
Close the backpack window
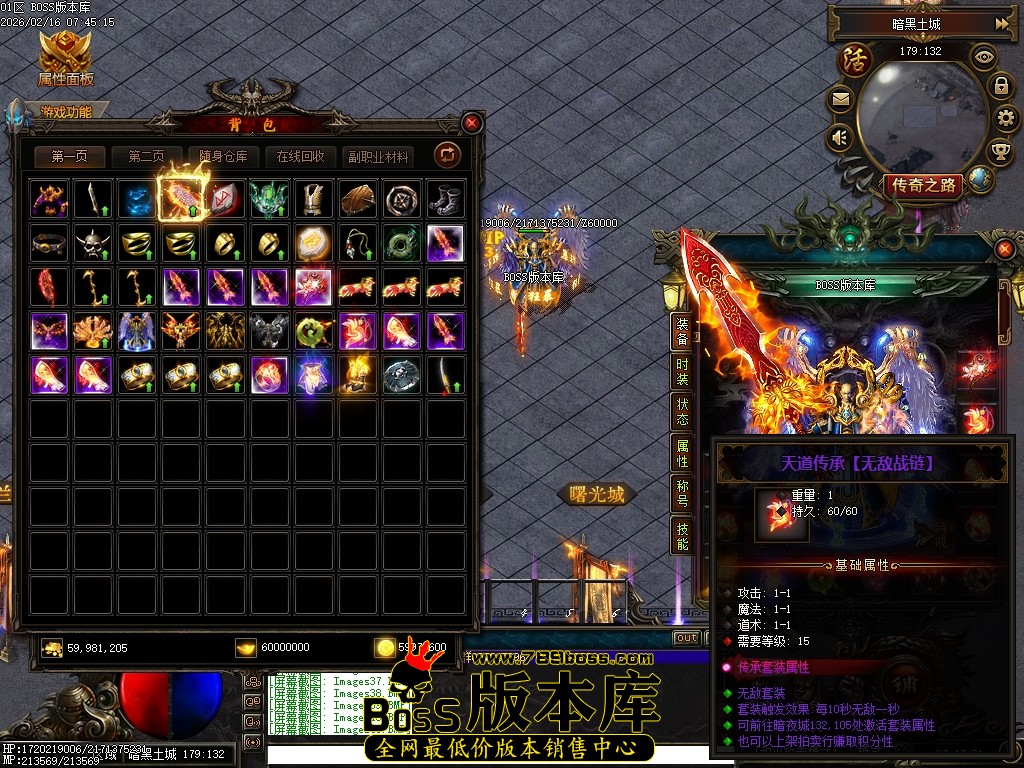click(472, 122)
